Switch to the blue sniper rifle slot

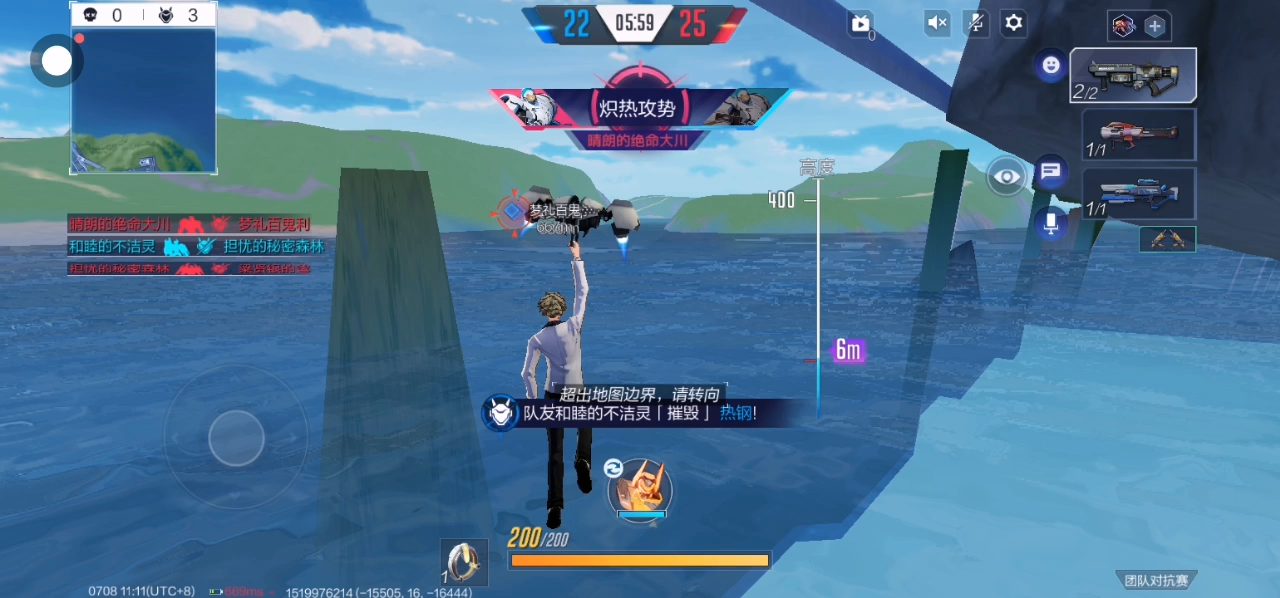1139,193
